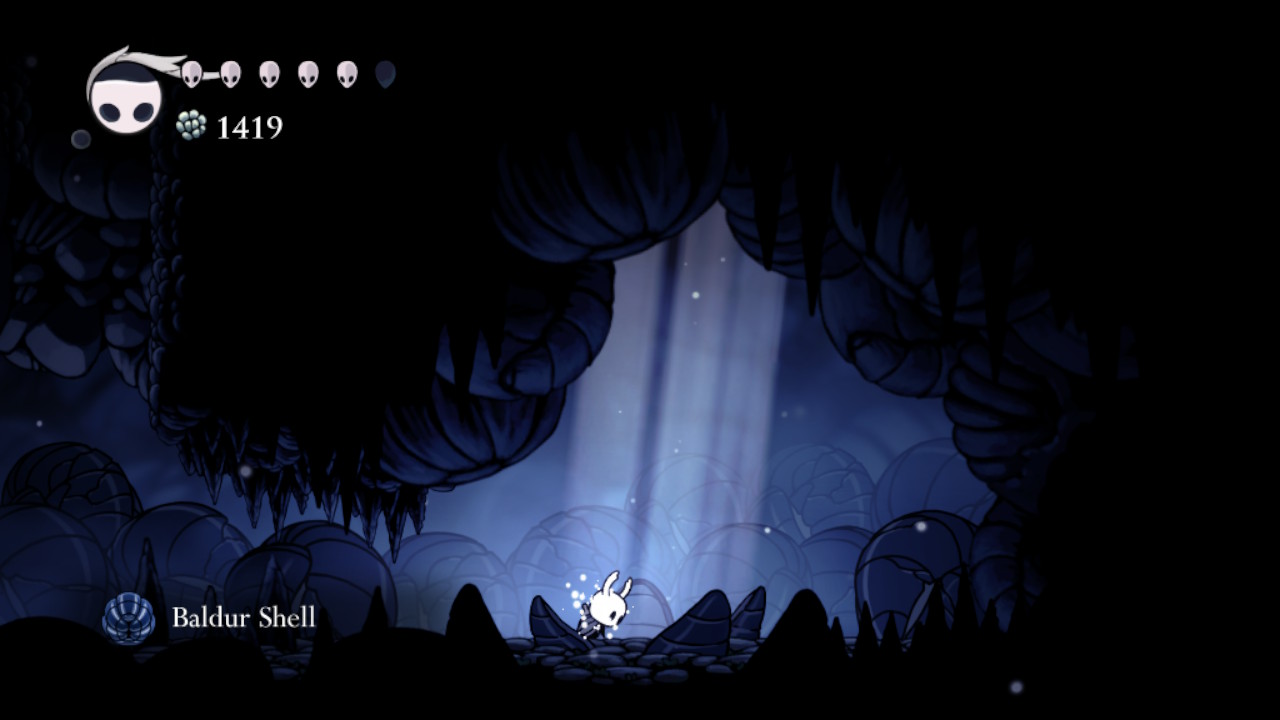The image size is (1280, 720).
Task: Click the Geo currency cluster icon
Action: pyautogui.click(x=191, y=126)
